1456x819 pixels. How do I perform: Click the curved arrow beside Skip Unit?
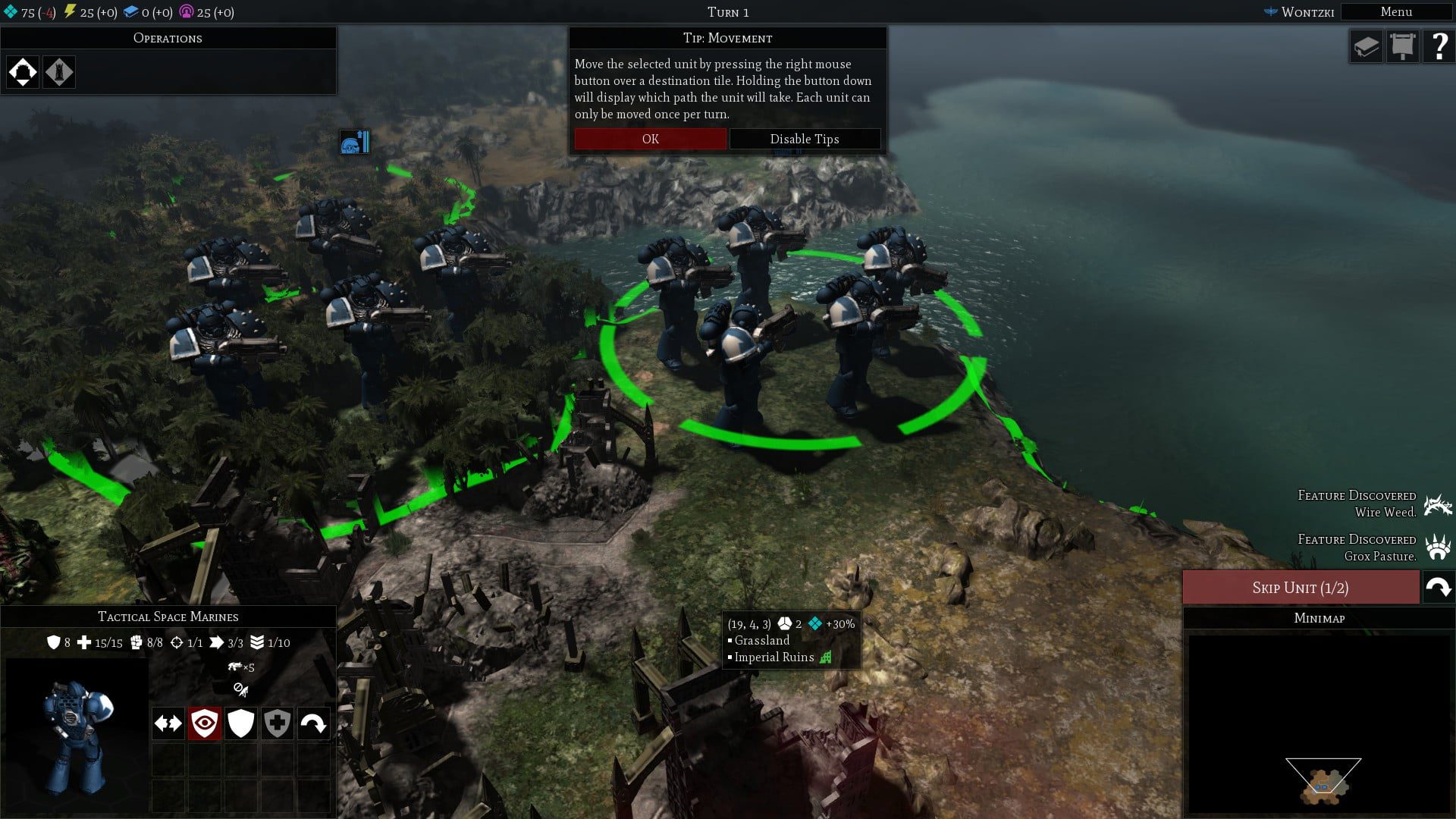(1438, 588)
